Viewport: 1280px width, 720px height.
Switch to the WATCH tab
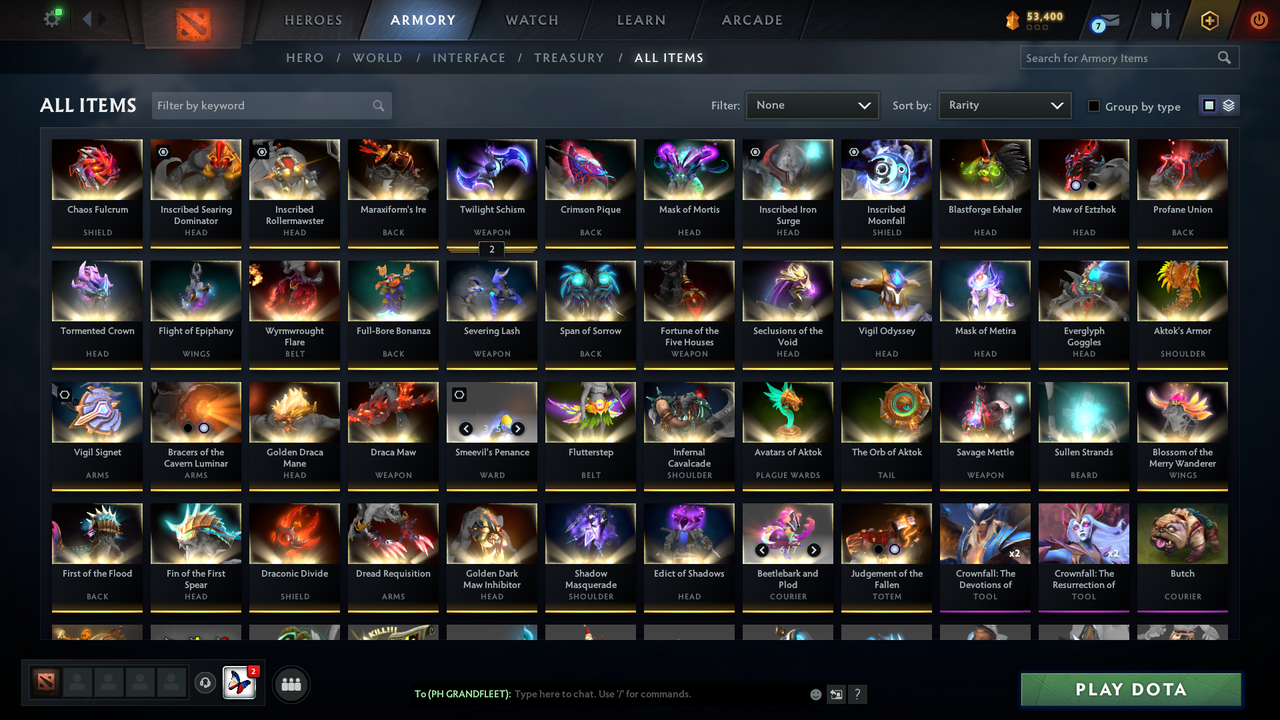click(531, 19)
